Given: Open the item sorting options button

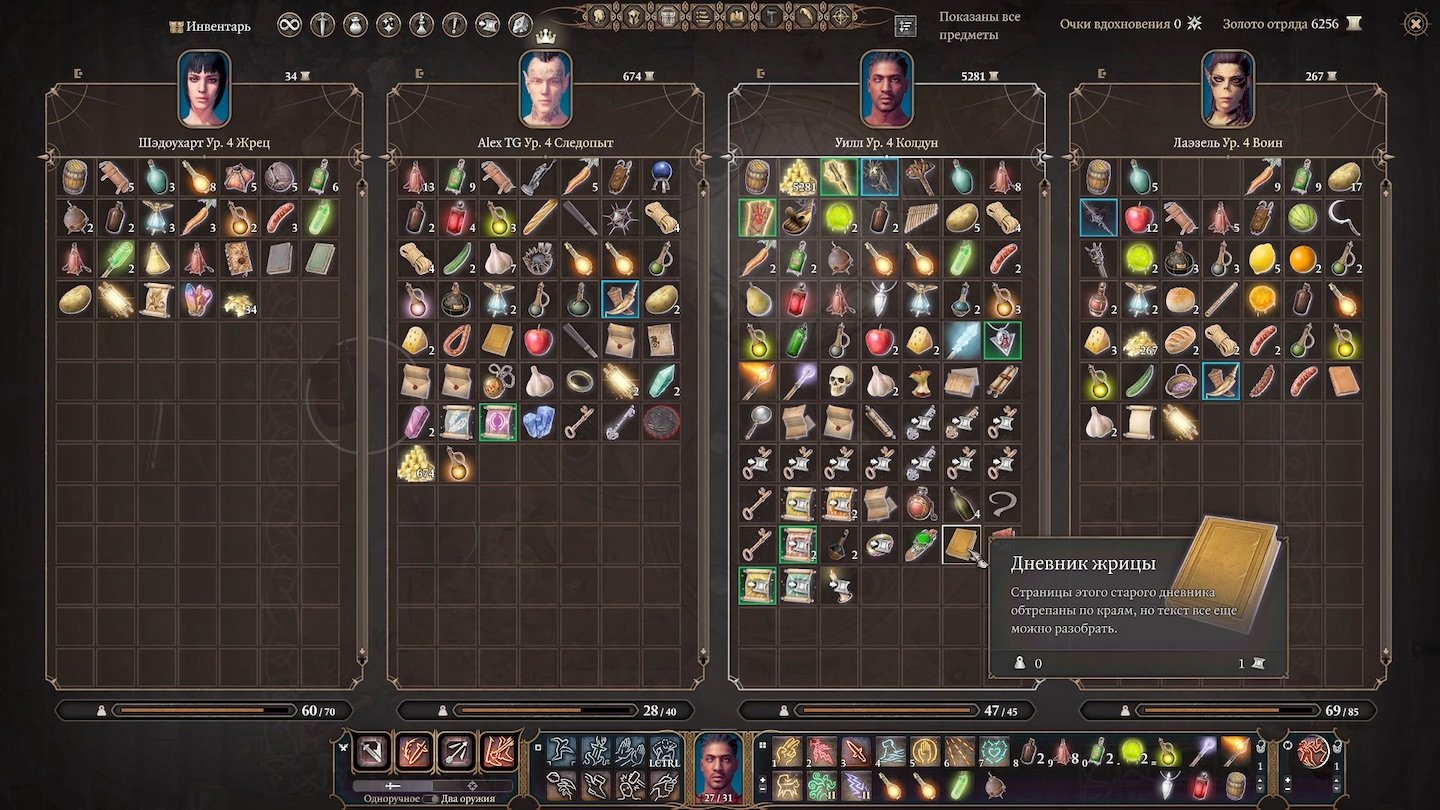Looking at the screenshot, I should (906, 26).
